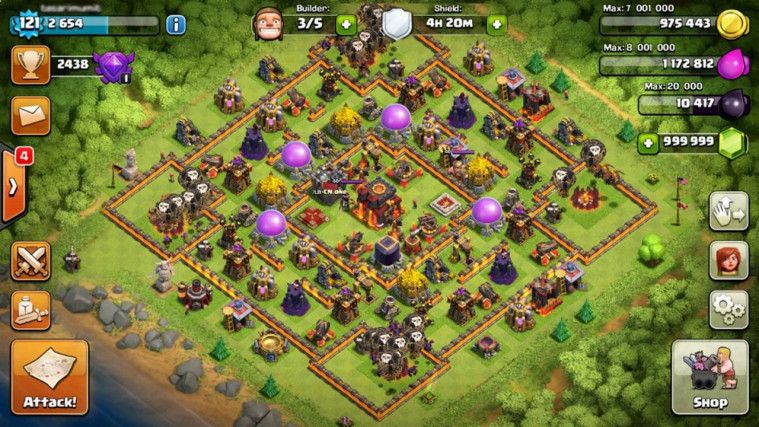Click the purple league badge
759x427 pixels.
coord(110,66)
